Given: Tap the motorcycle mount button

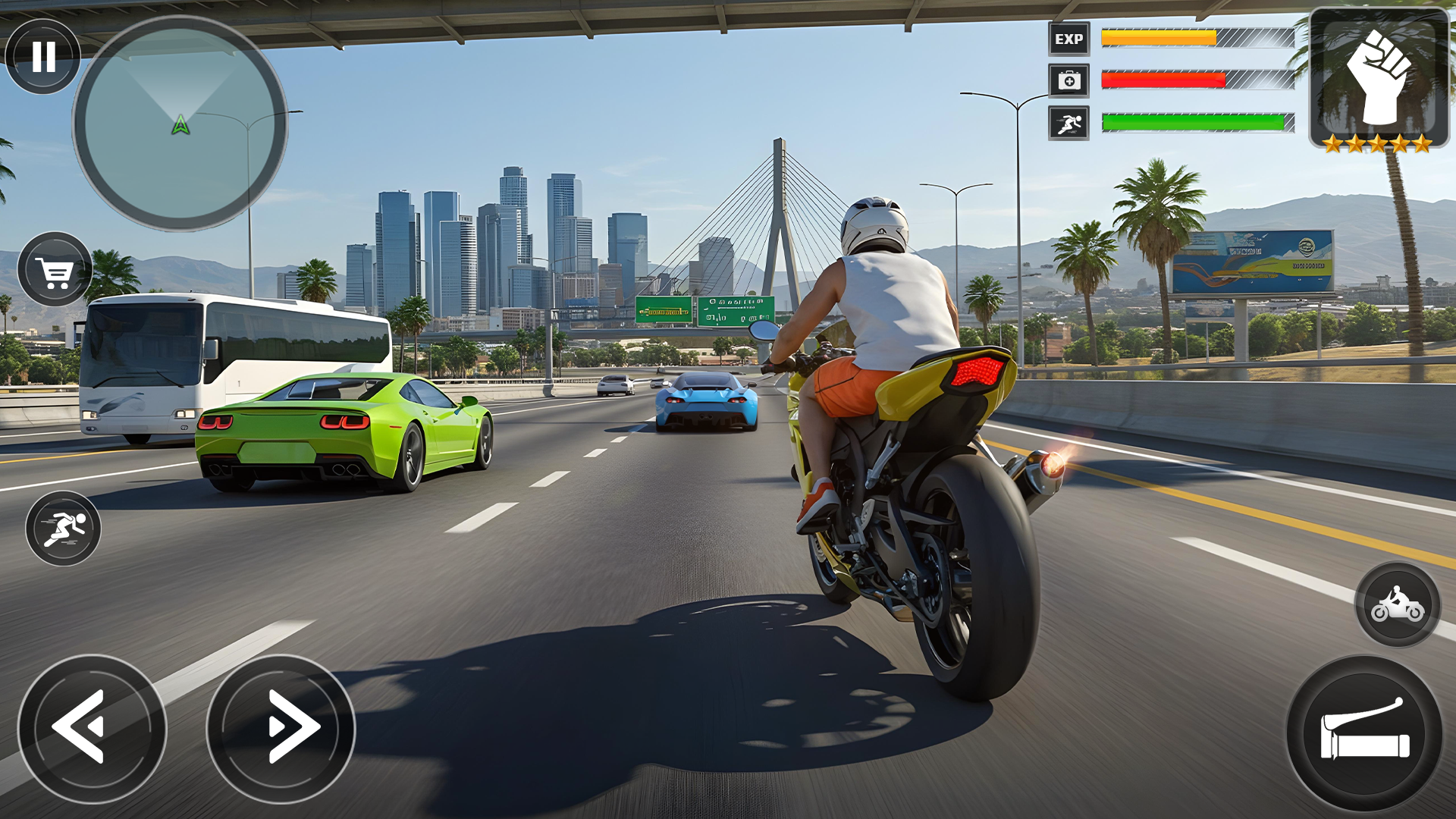Looking at the screenshot, I should click(x=1397, y=605).
